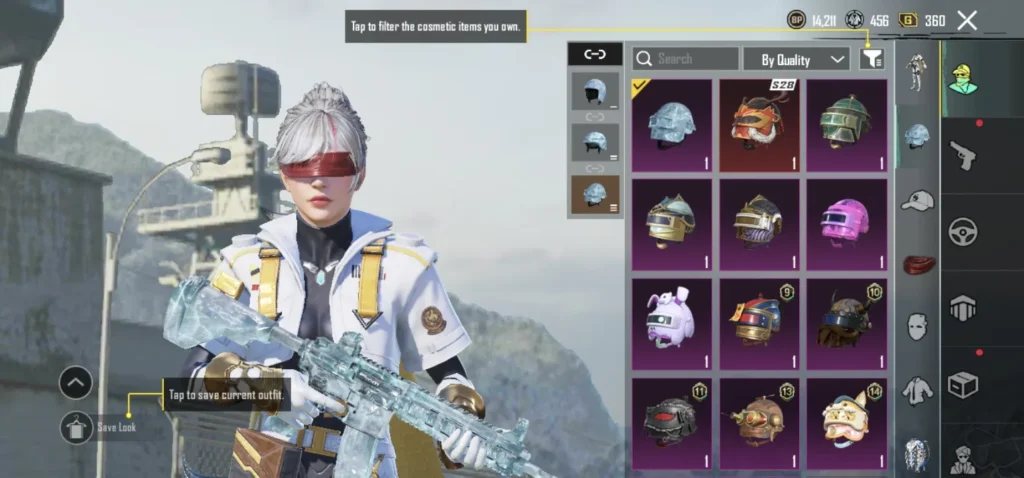This screenshot has height=478, width=1024.
Task: Click the Search field
Action: pos(686,59)
